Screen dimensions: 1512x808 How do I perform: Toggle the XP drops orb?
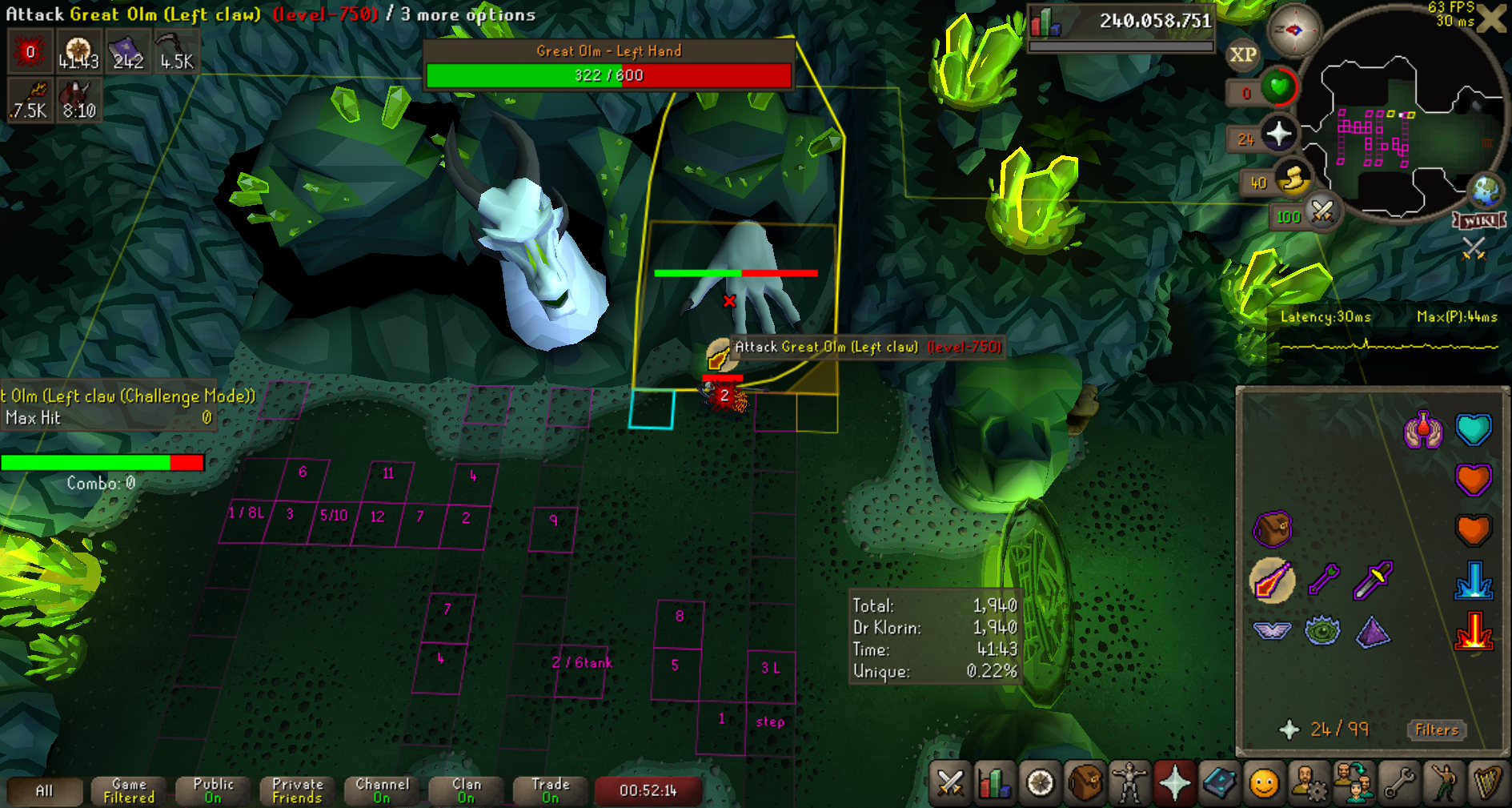pyautogui.click(x=1242, y=54)
